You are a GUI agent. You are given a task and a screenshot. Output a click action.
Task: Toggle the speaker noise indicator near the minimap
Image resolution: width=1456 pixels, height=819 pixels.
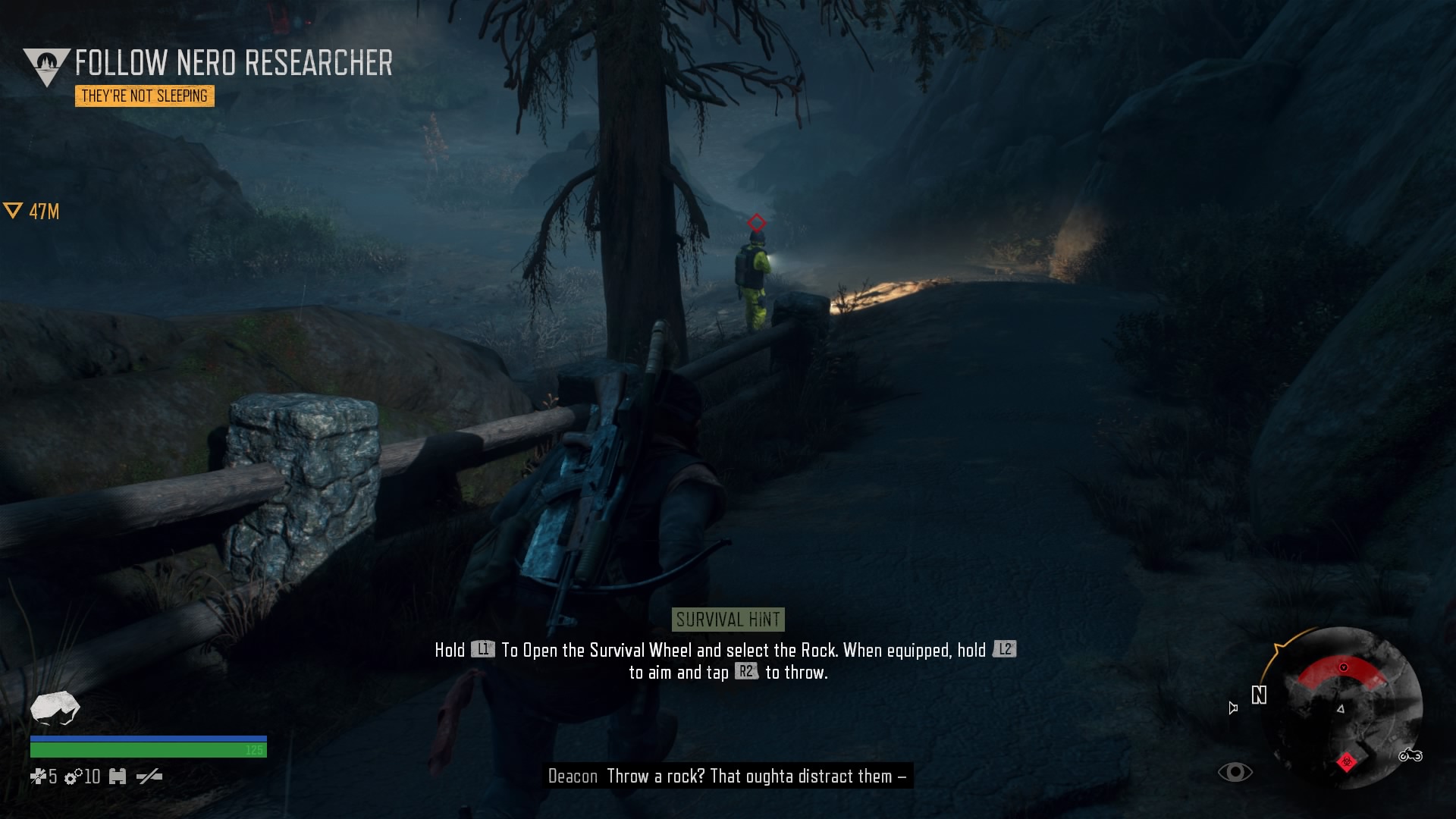click(1233, 708)
